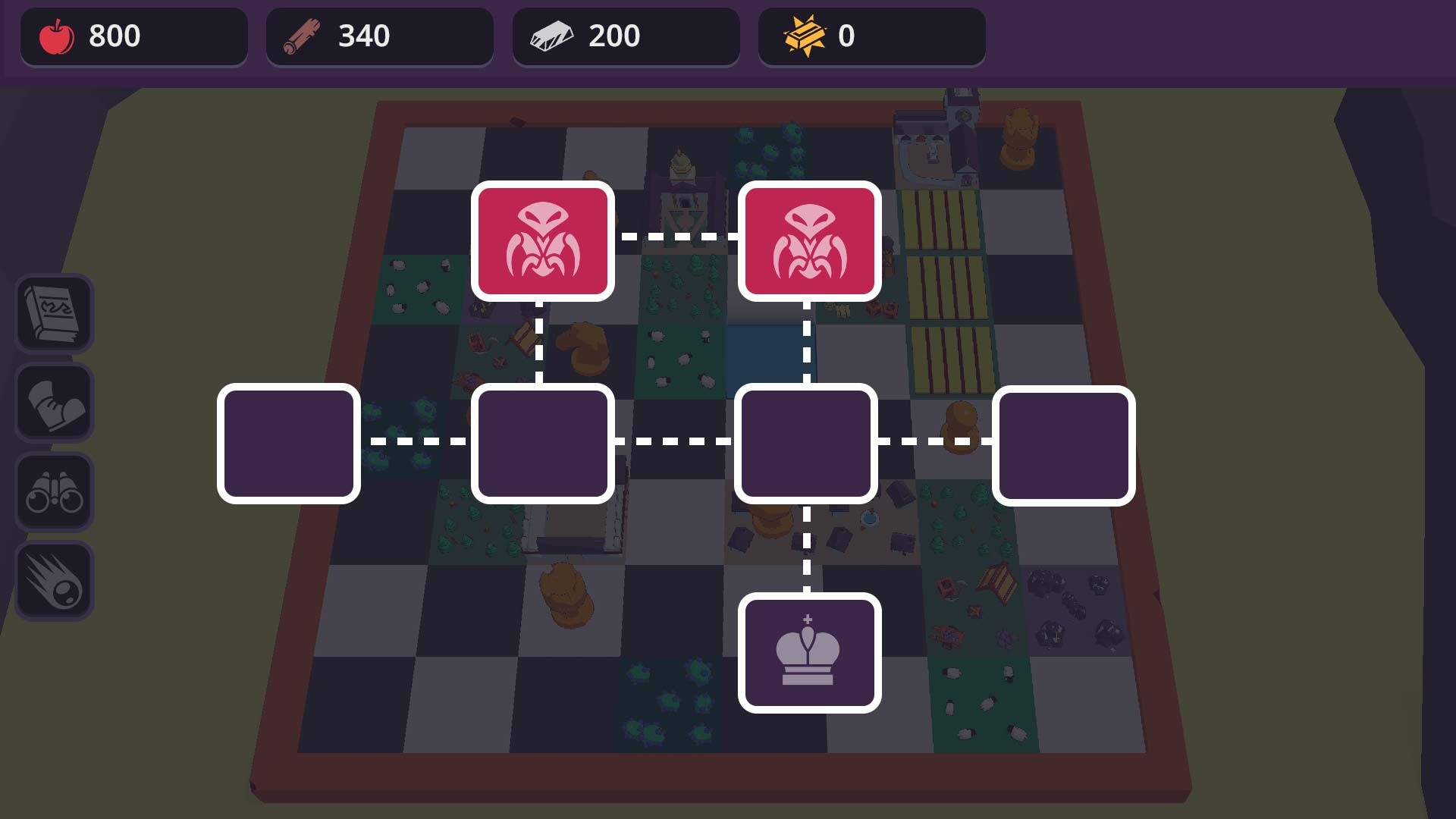Click the rightmost empty purple placement slot

tap(1065, 444)
